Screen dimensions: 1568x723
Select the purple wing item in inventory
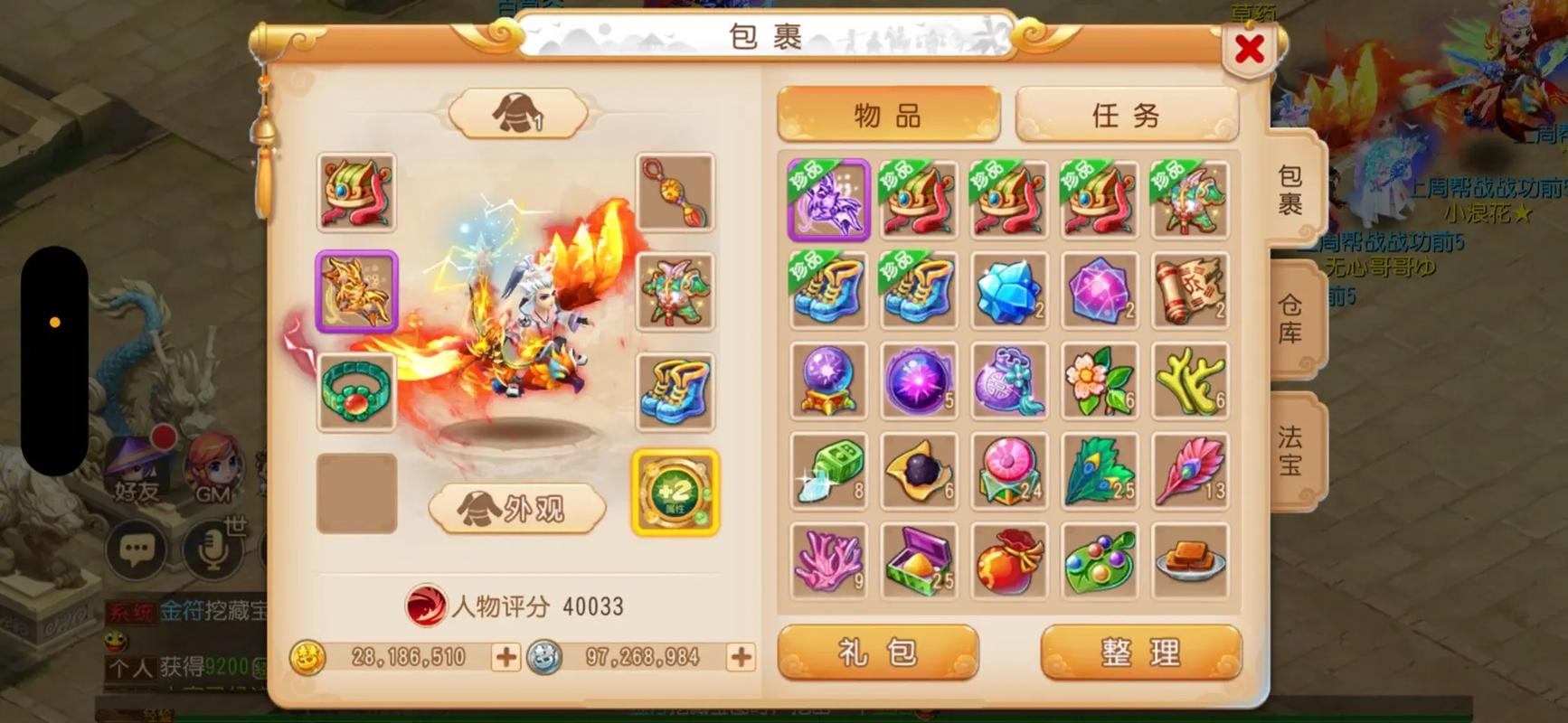[x=827, y=201]
